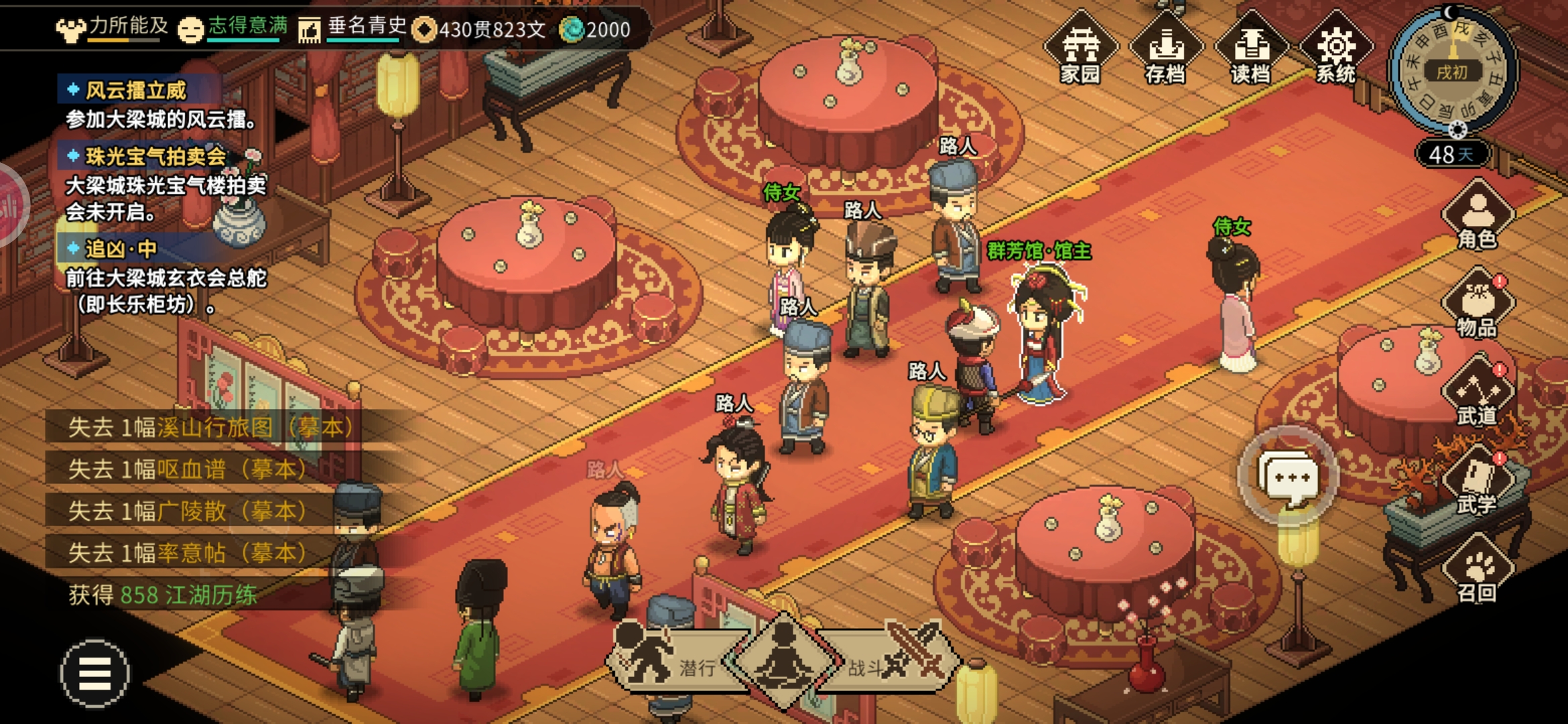The width and height of the screenshot is (1568, 724).
Task: Open the chat speech bubble
Action: pyautogui.click(x=1288, y=477)
